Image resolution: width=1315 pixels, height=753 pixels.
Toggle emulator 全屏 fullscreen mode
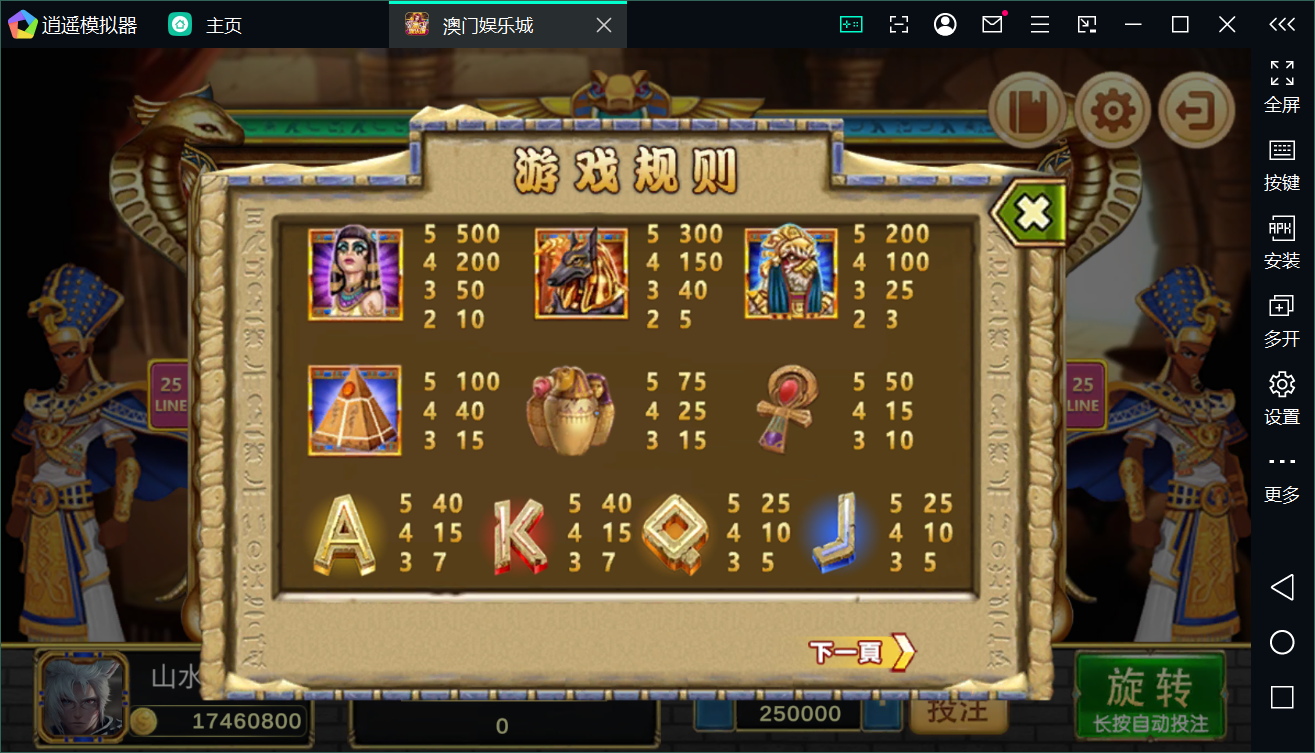tap(1281, 87)
